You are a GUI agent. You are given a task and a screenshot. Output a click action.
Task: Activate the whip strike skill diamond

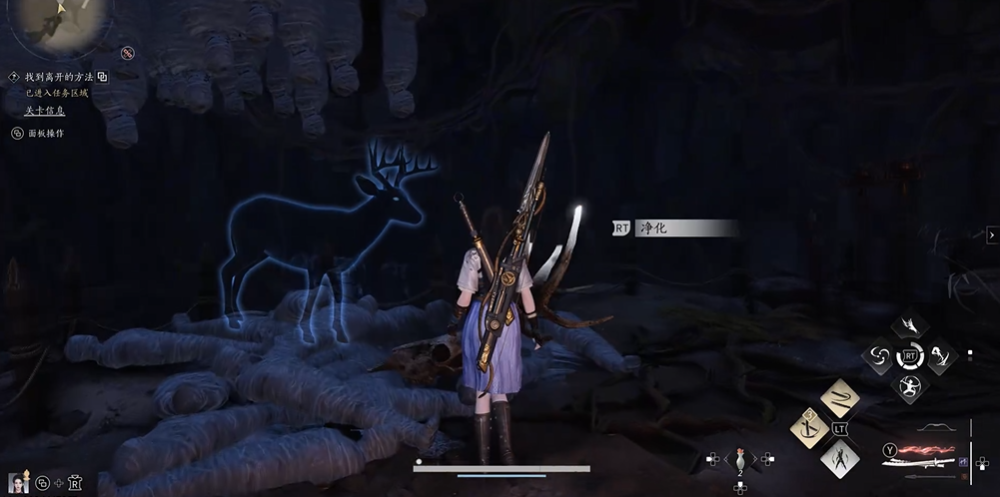pos(942,355)
